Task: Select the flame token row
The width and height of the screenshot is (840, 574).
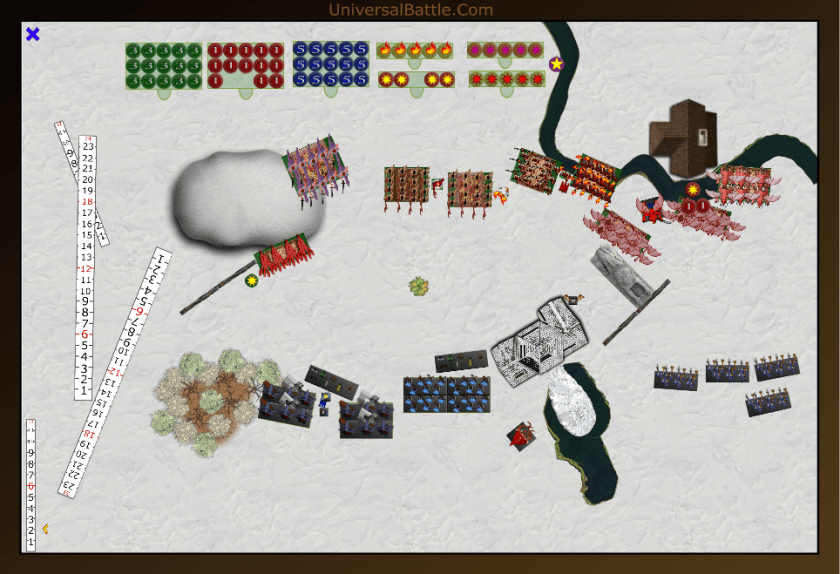Action: pyautogui.click(x=416, y=49)
